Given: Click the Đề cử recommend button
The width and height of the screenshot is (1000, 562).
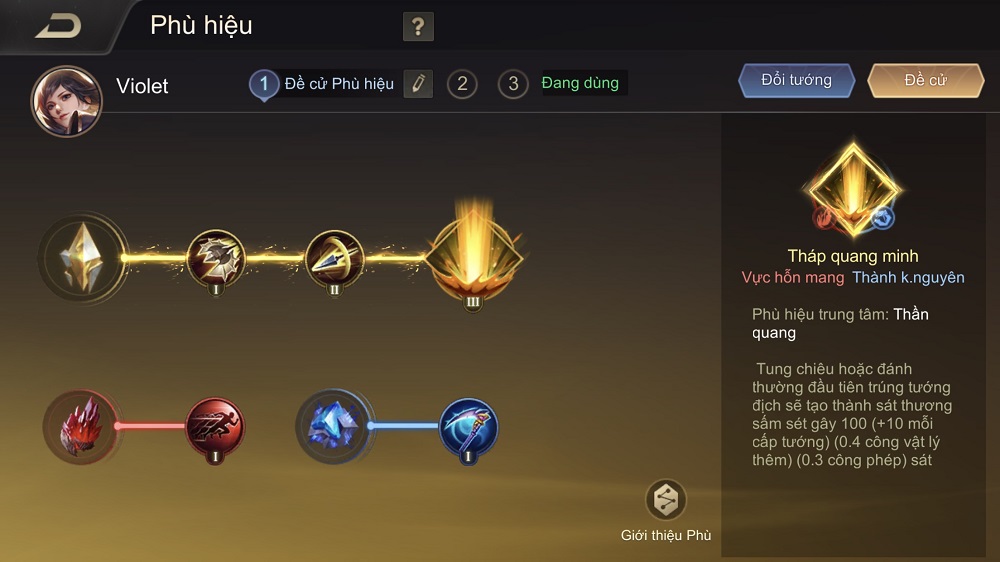Looking at the screenshot, I should tap(925, 81).
